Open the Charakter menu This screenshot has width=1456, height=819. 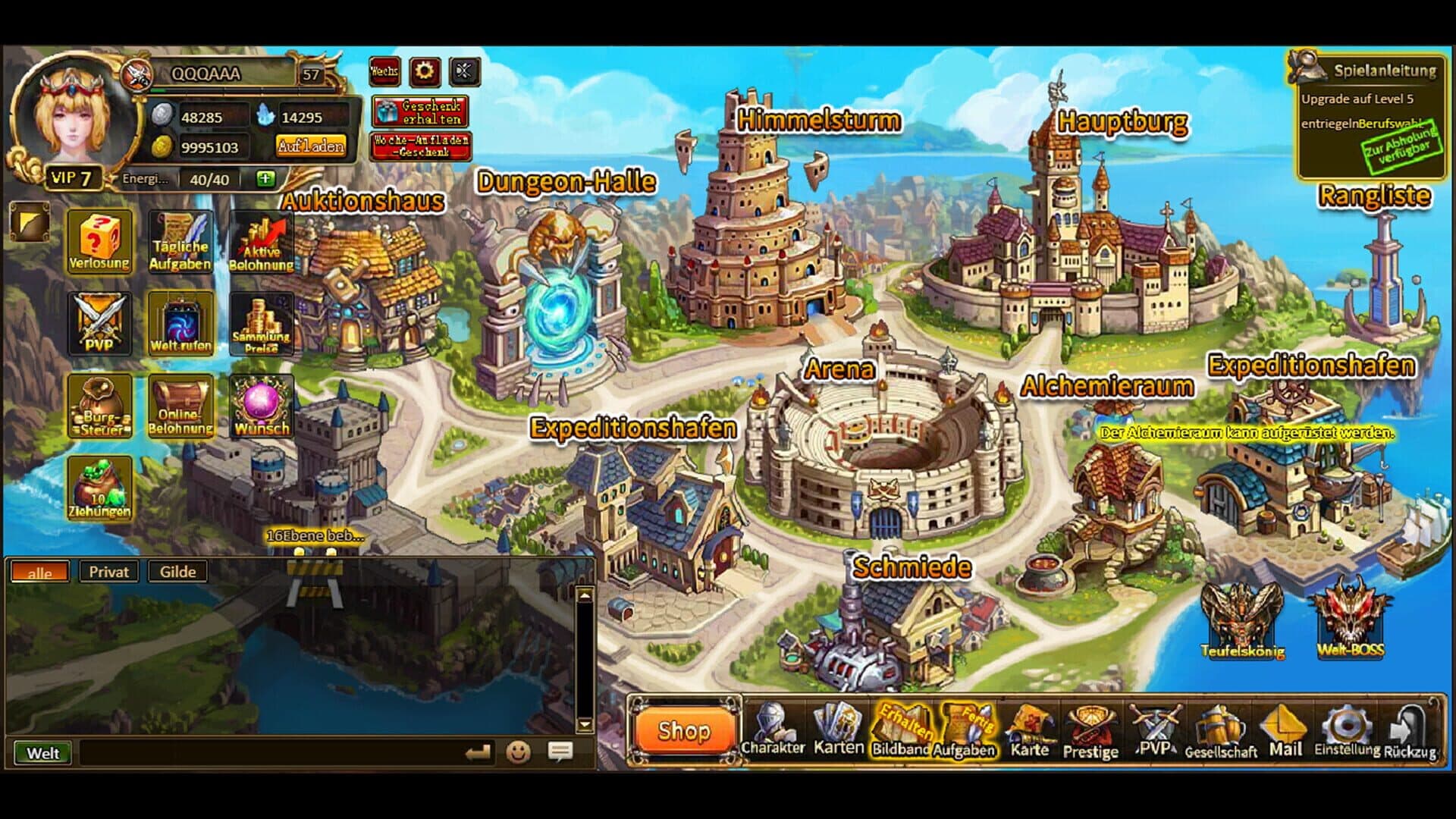coord(772,730)
